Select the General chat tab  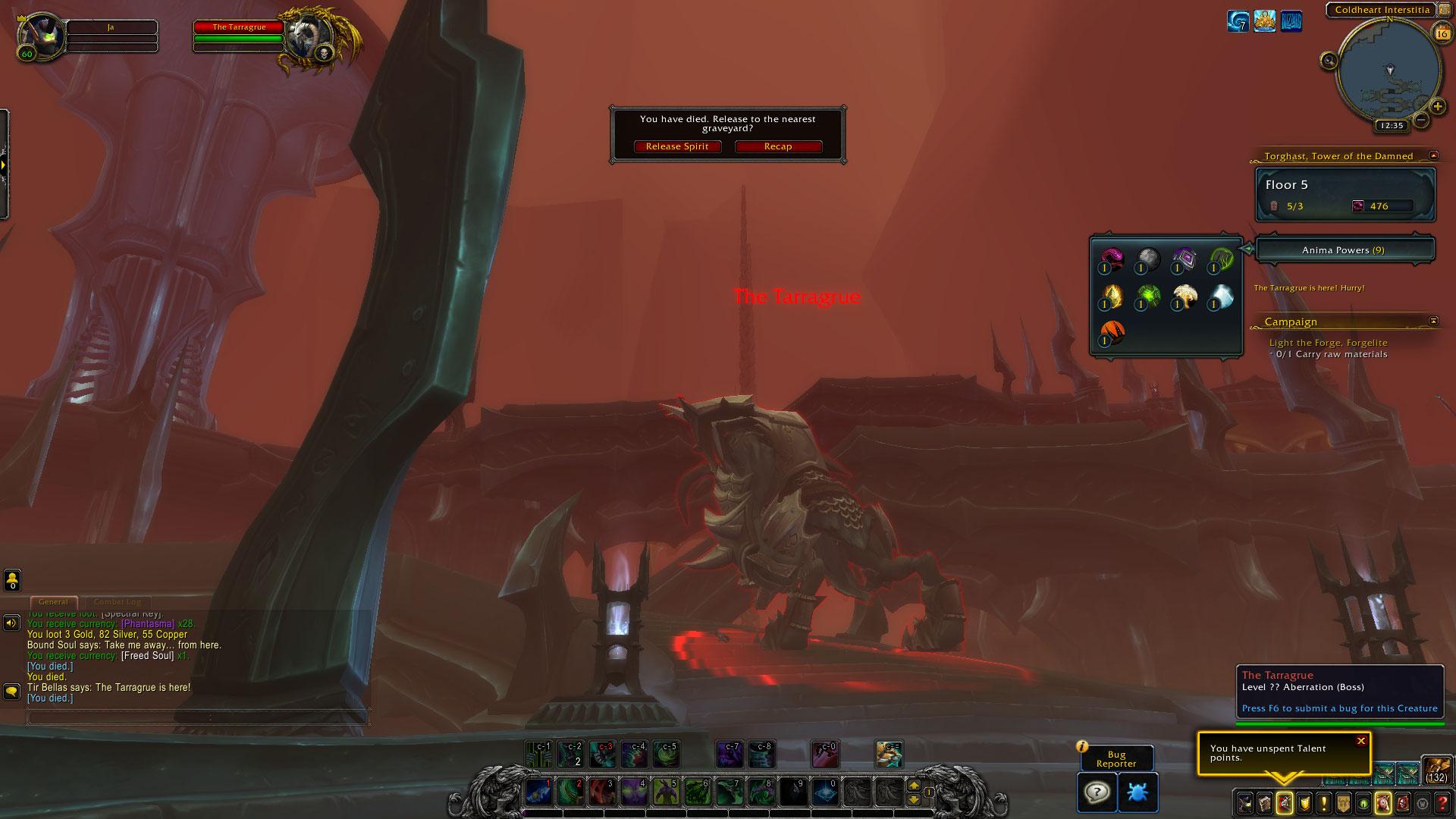tap(53, 602)
